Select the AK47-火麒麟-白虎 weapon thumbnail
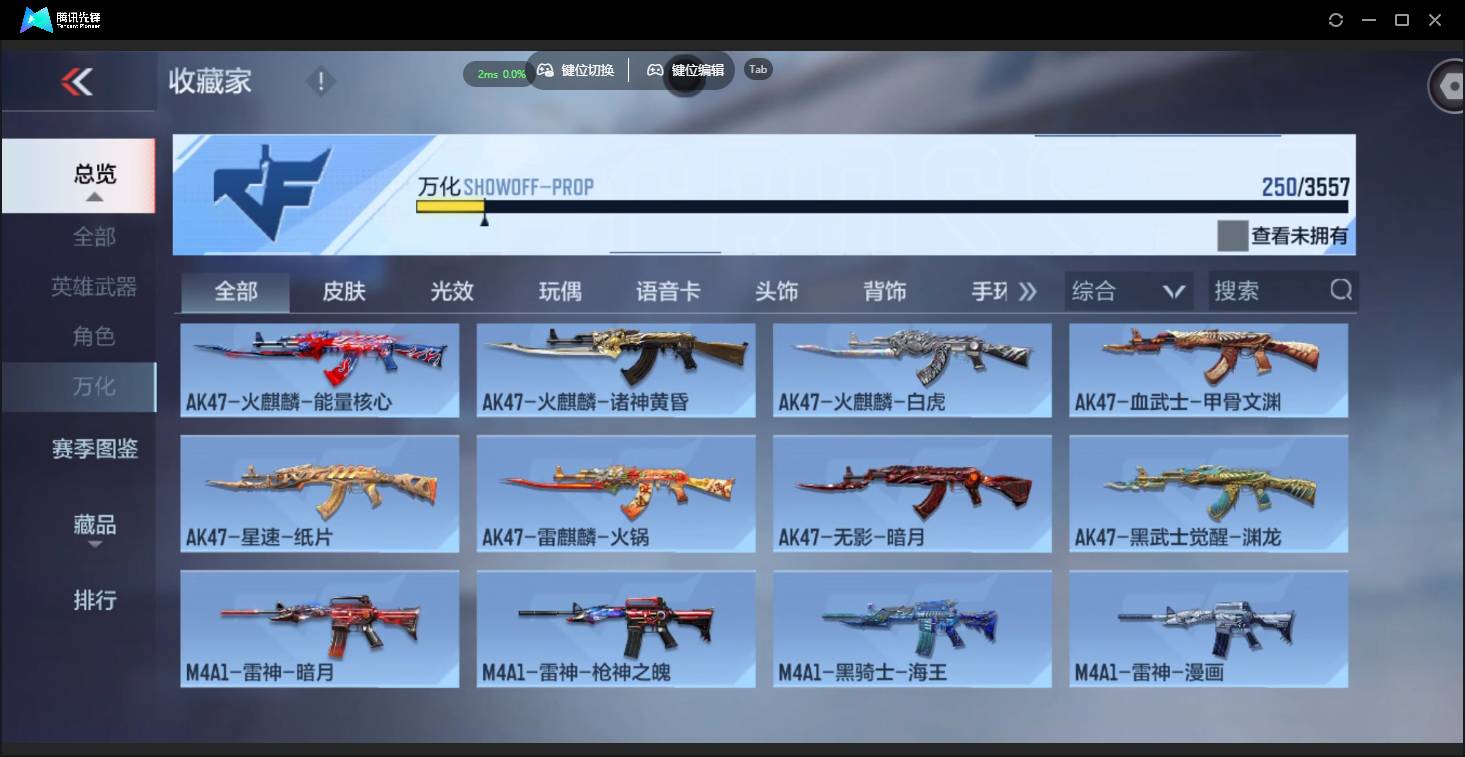Image resolution: width=1465 pixels, height=757 pixels. coord(911,370)
